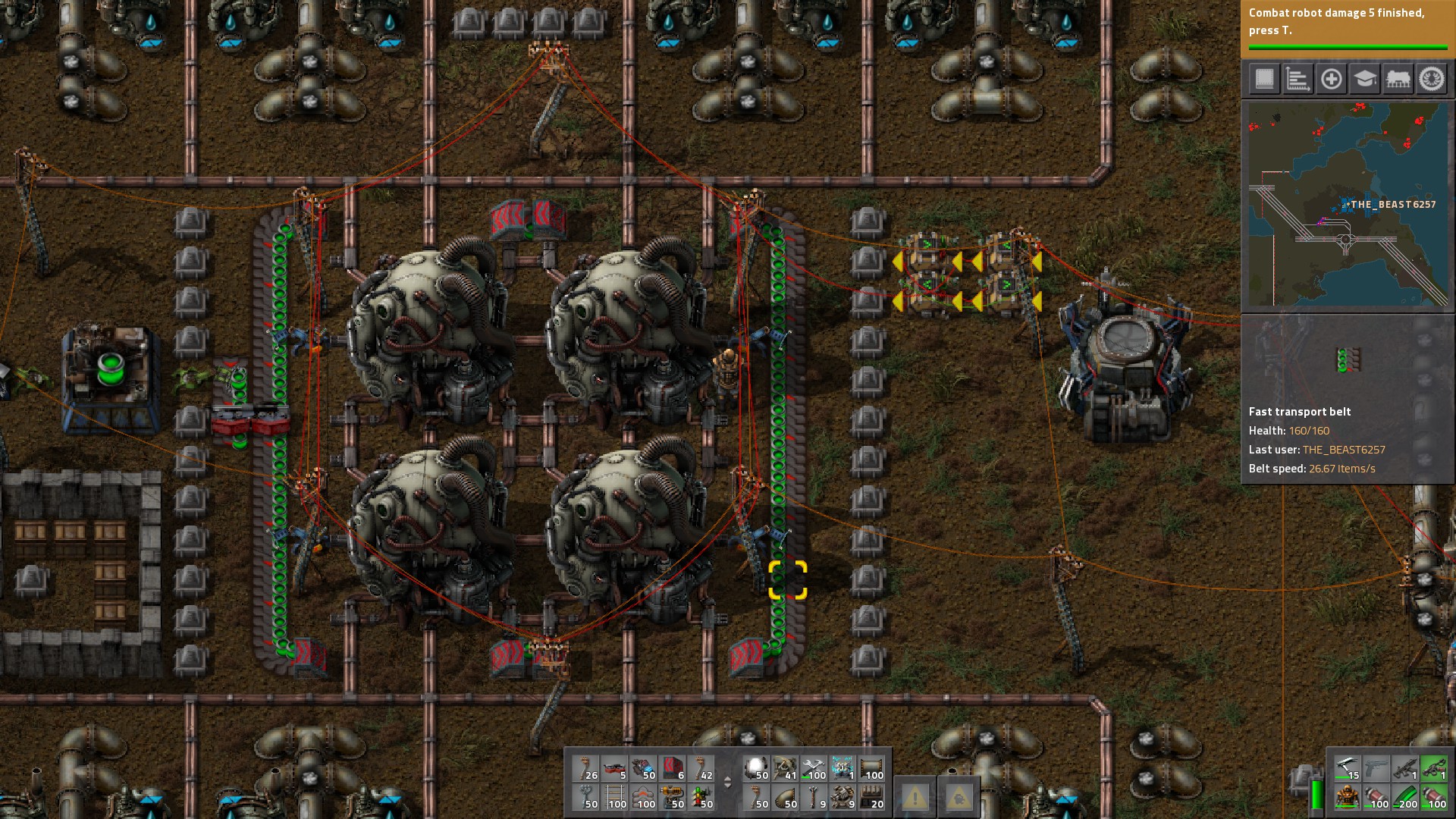Pick the rail signal hotbar slot
The width and height of the screenshot is (1456, 819).
(701, 797)
